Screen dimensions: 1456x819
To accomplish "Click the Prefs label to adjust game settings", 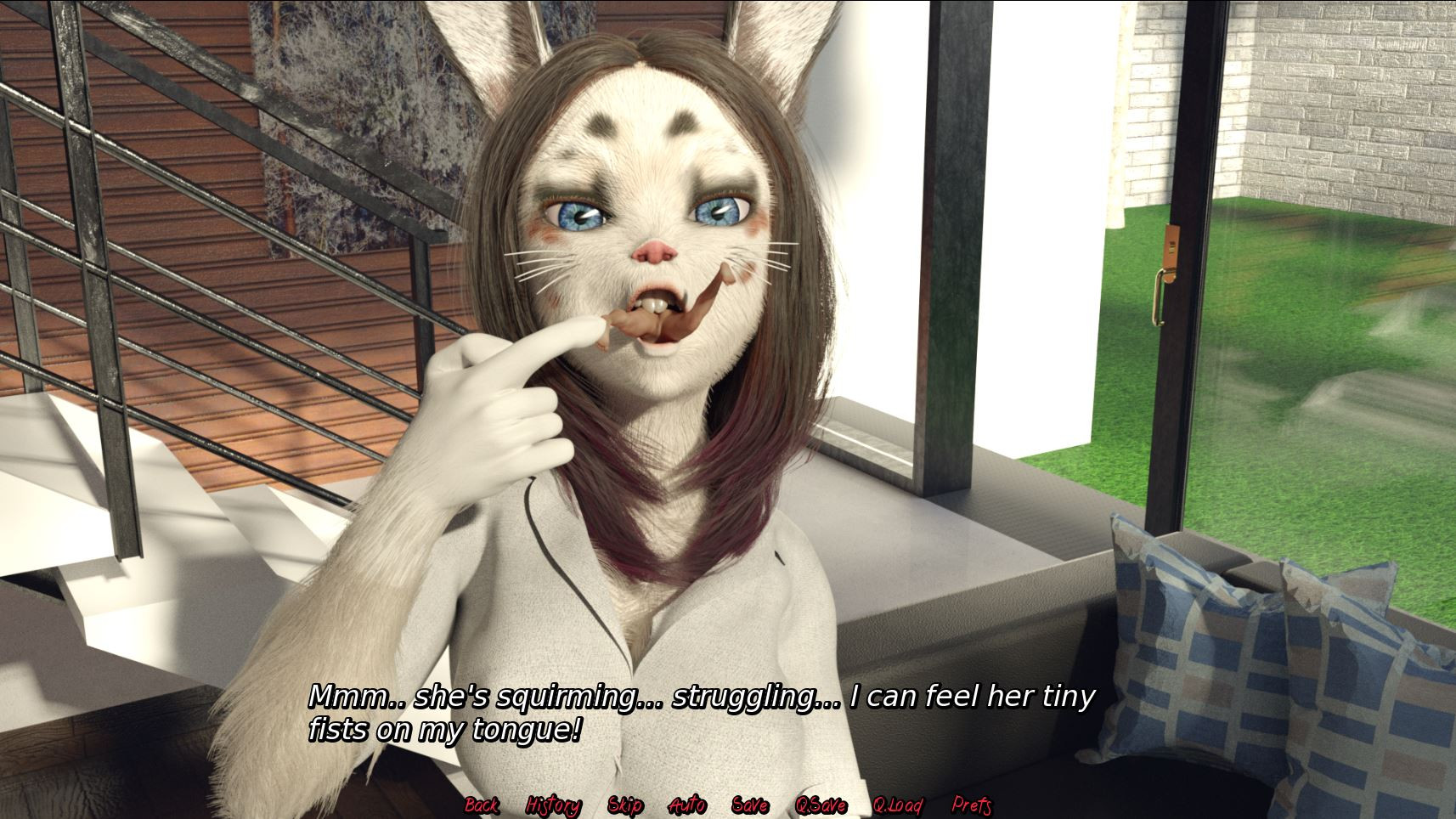I will pyautogui.click(x=973, y=805).
